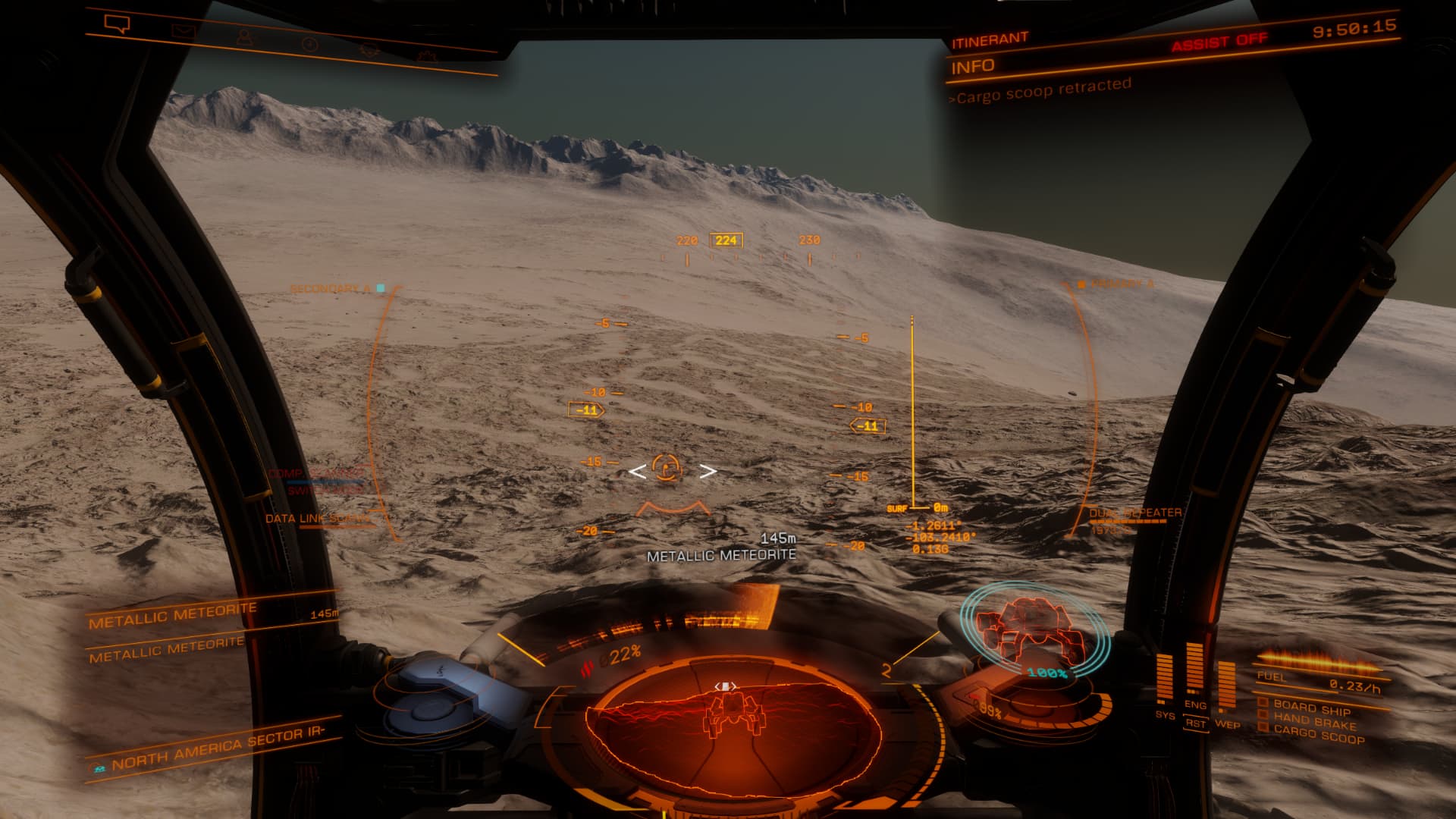Viewport: 1456px width, 819px height.
Task: Toggle the Cargo Scoop indicator
Action: tap(1318, 734)
